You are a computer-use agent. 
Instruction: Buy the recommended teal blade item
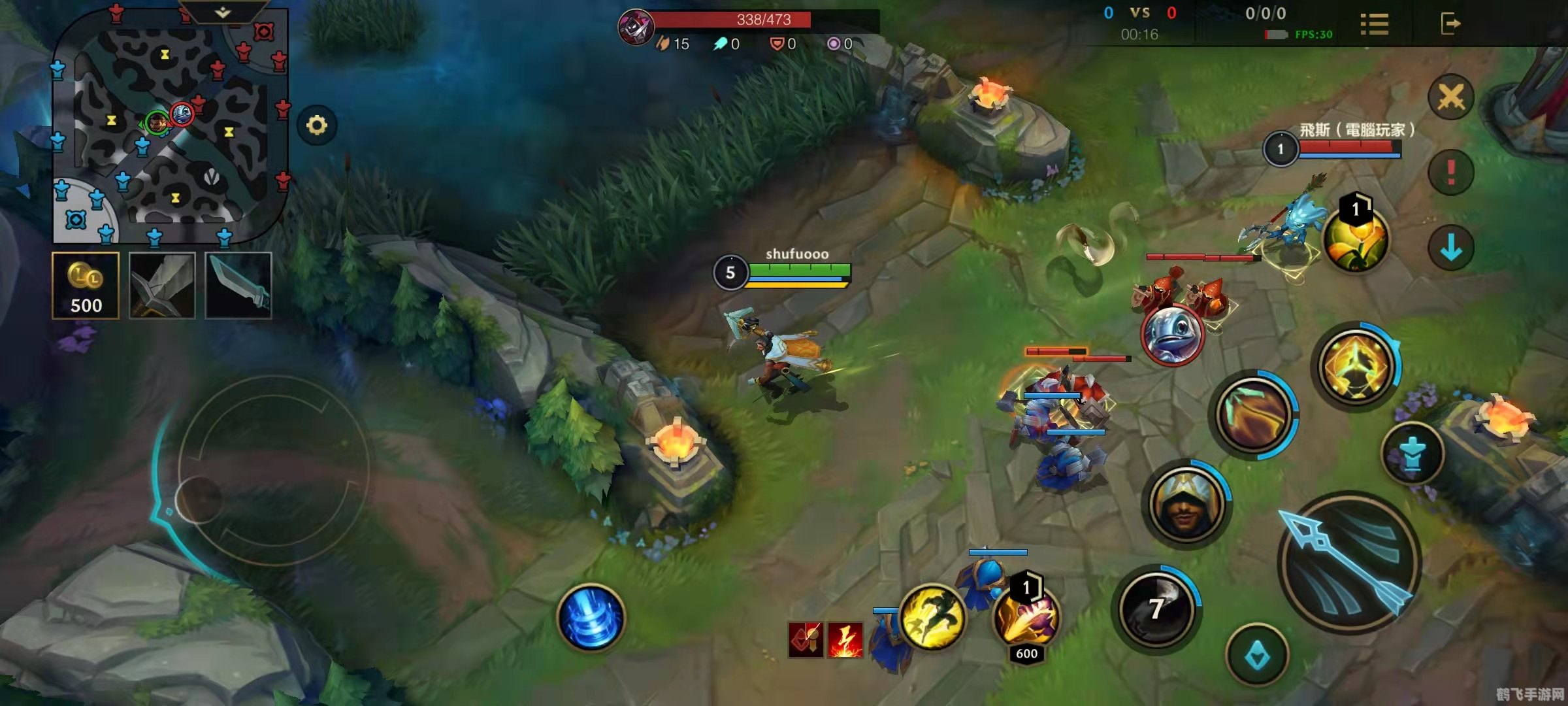point(238,286)
